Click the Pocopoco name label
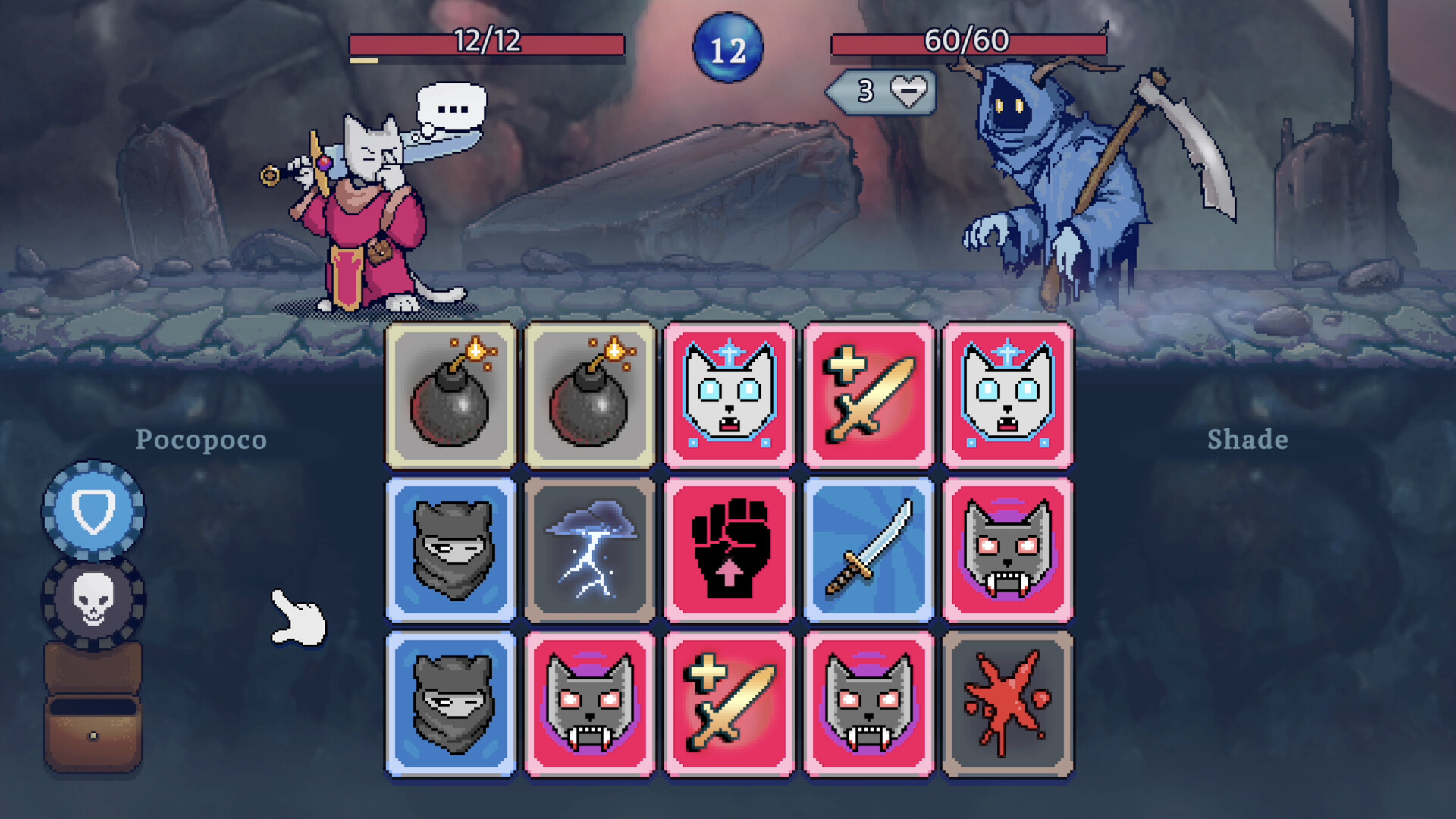This screenshot has height=819, width=1456. [200, 440]
